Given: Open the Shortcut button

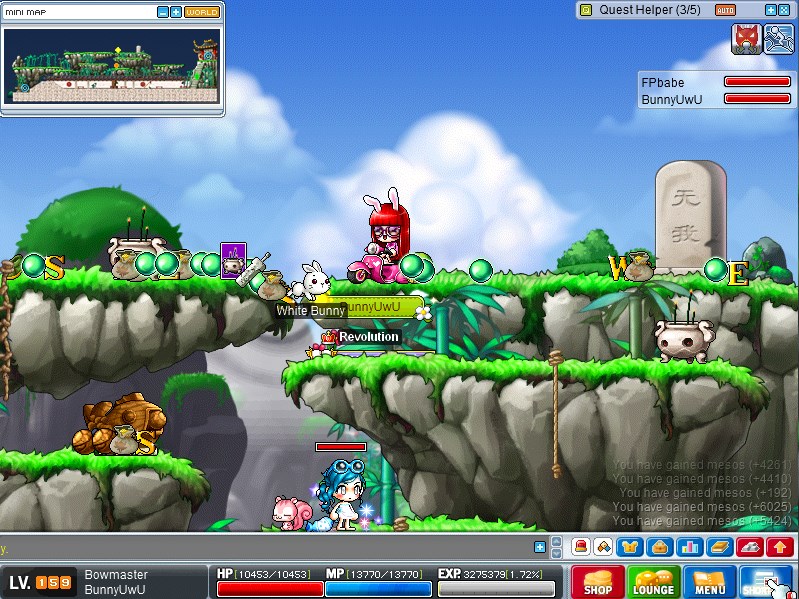Looking at the screenshot, I should click(766, 582).
